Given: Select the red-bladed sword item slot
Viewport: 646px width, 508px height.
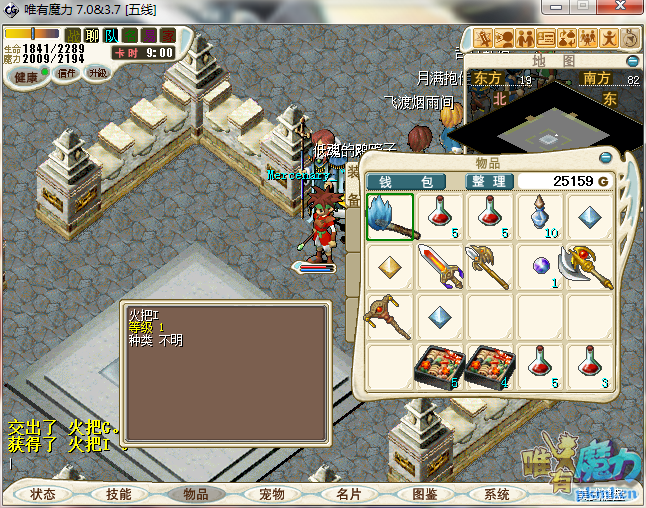Looking at the screenshot, I should [x=439, y=267].
